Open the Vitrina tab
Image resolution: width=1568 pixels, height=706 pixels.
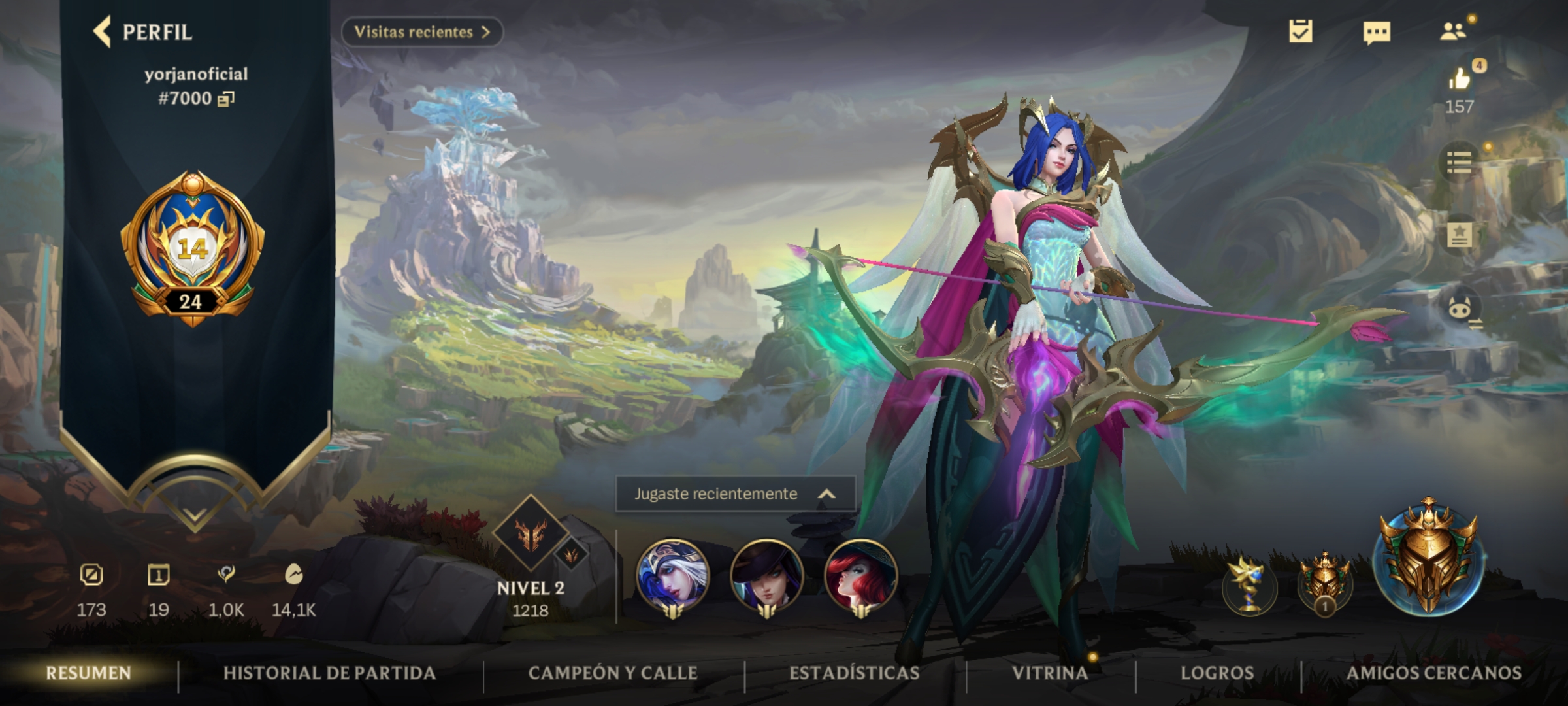point(1050,673)
